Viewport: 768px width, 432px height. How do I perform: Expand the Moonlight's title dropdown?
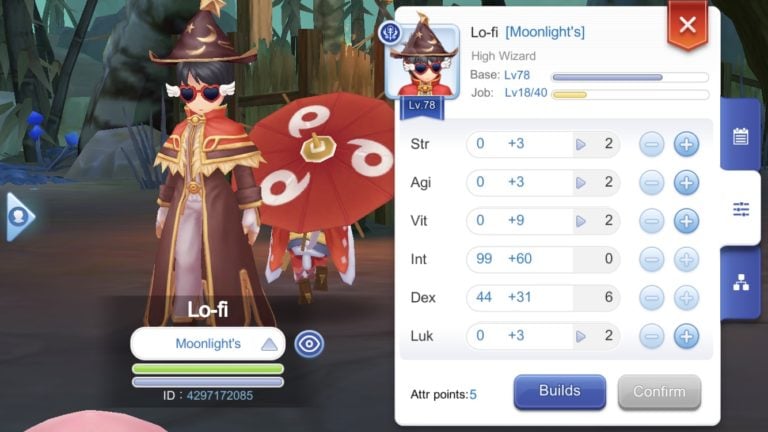268,344
